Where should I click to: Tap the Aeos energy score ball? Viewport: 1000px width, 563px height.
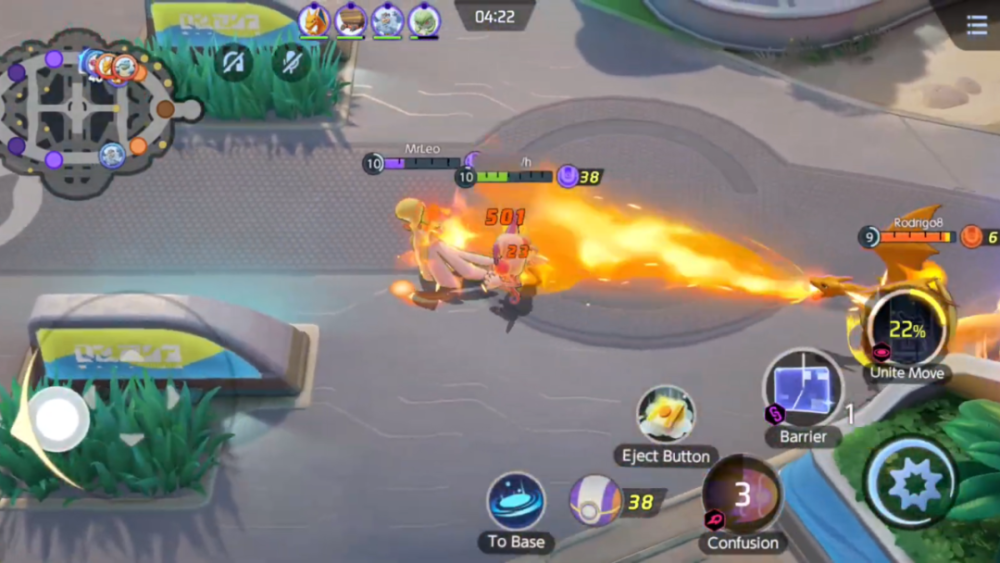[x=595, y=500]
